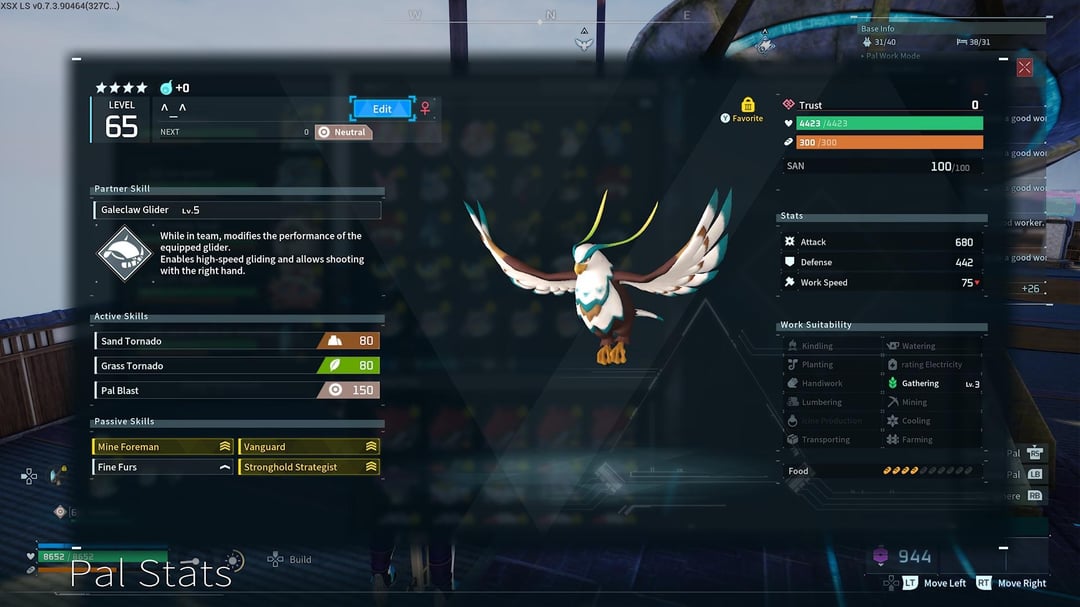1080x607 pixels.
Task: Click the Galeclaw Glider skill icon
Action: pos(124,254)
